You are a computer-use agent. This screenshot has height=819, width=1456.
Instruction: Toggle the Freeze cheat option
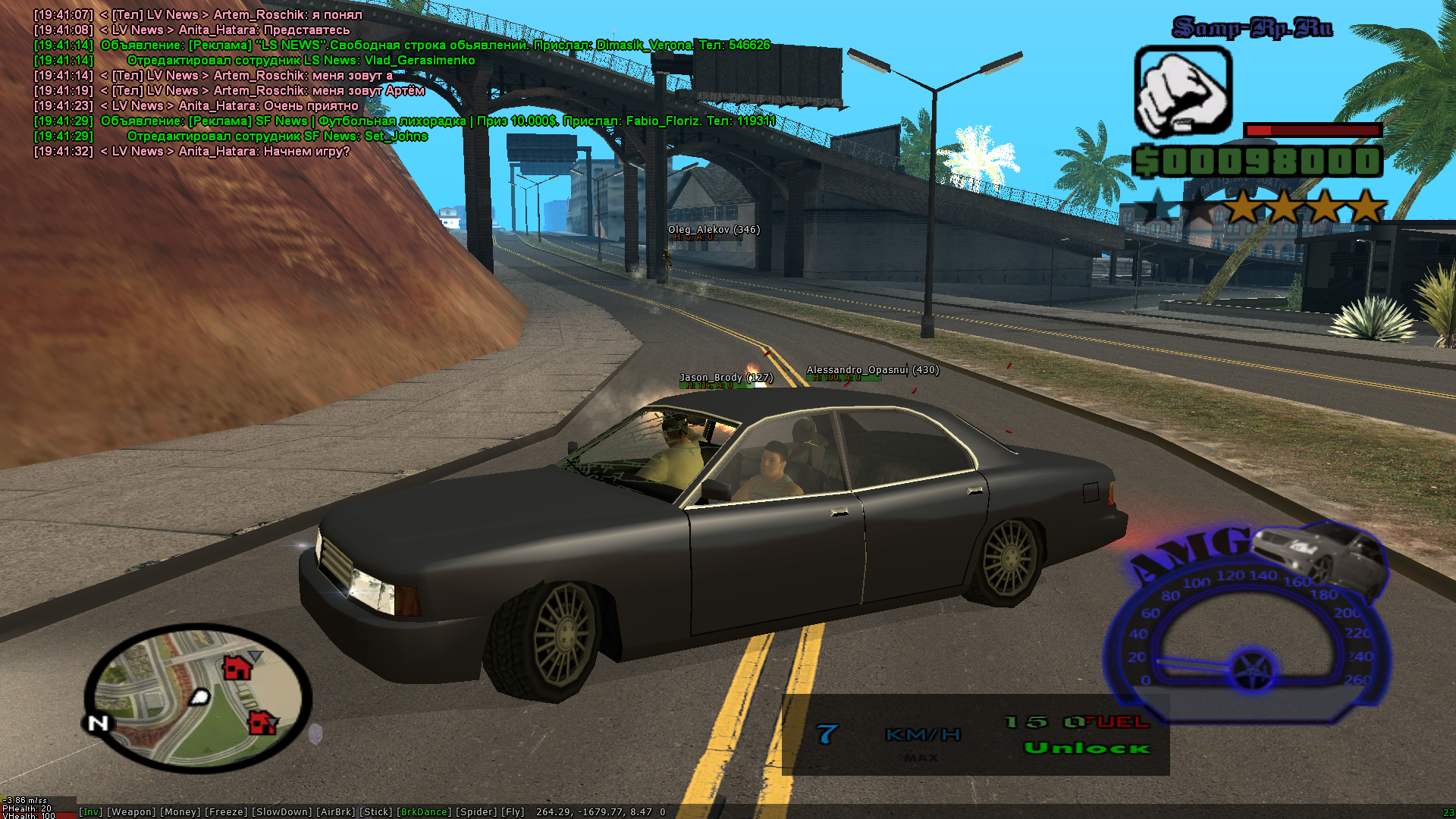(x=226, y=812)
